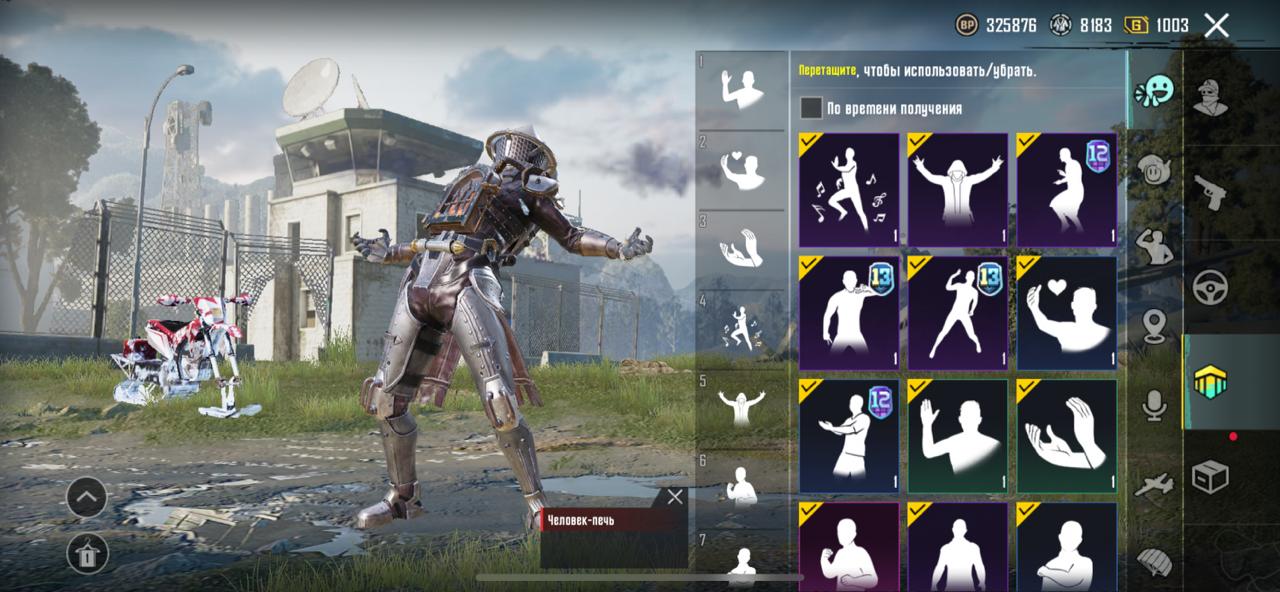The height and width of the screenshot is (592, 1280).
Task: Click the round up-arrow button
Action: point(87,497)
